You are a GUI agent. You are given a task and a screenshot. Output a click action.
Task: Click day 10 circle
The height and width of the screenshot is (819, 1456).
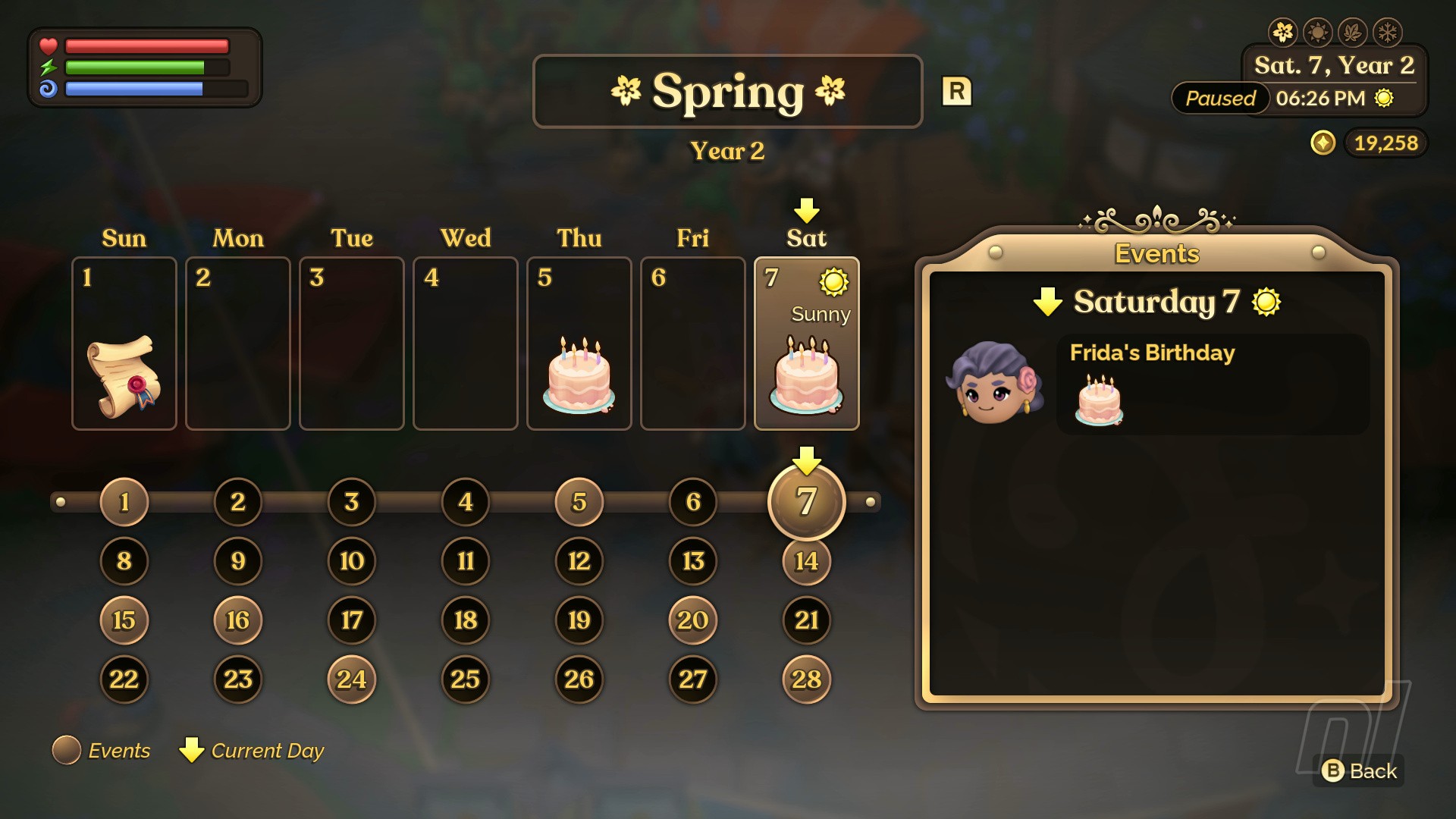click(x=351, y=561)
